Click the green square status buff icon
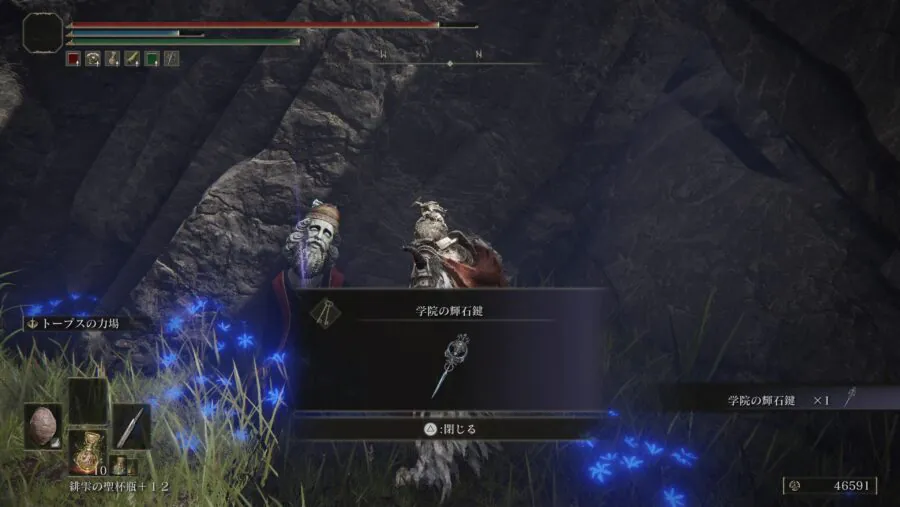This screenshot has height=507, width=900. 152,59
